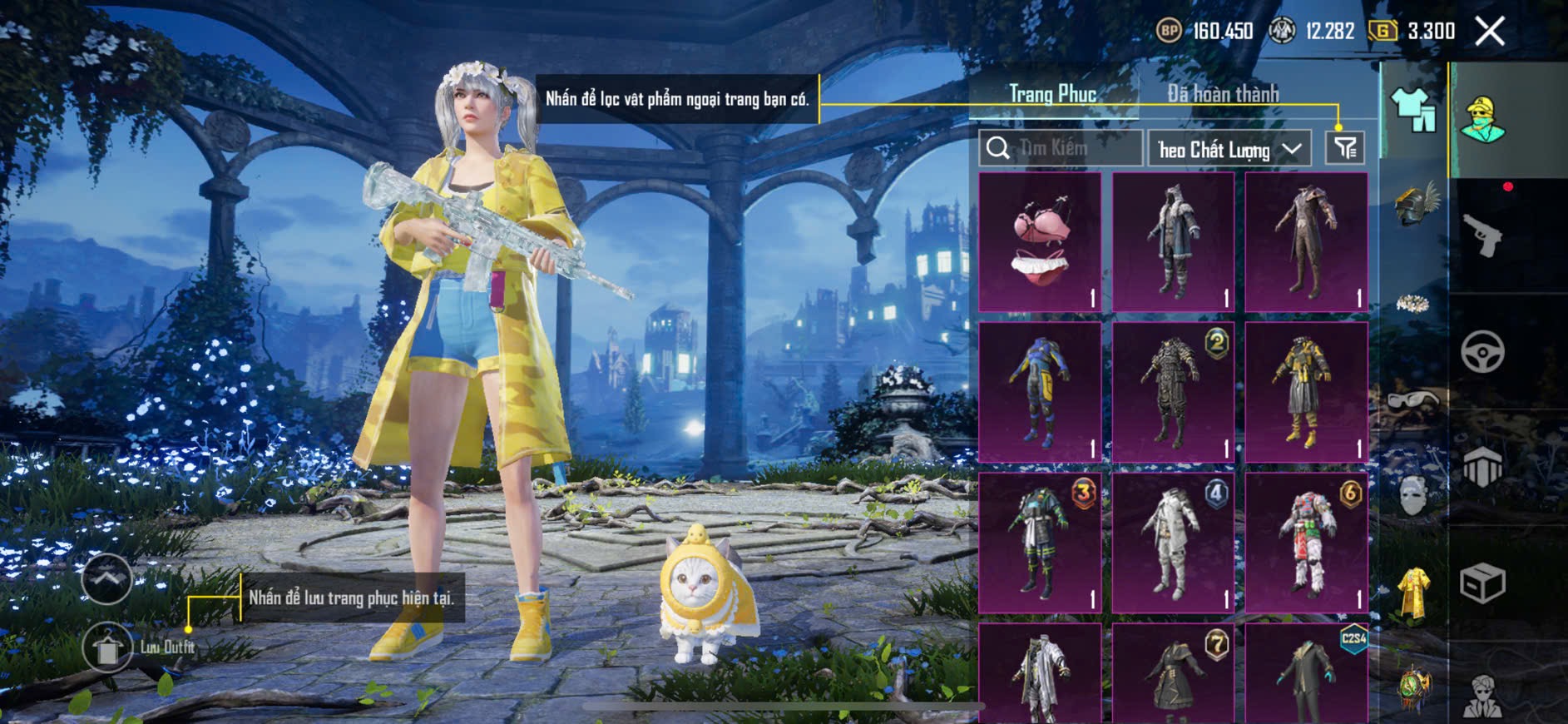This screenshot has width=1568, height=724.
Task: Close the inventory with the X button
Action: point(1489,32)
